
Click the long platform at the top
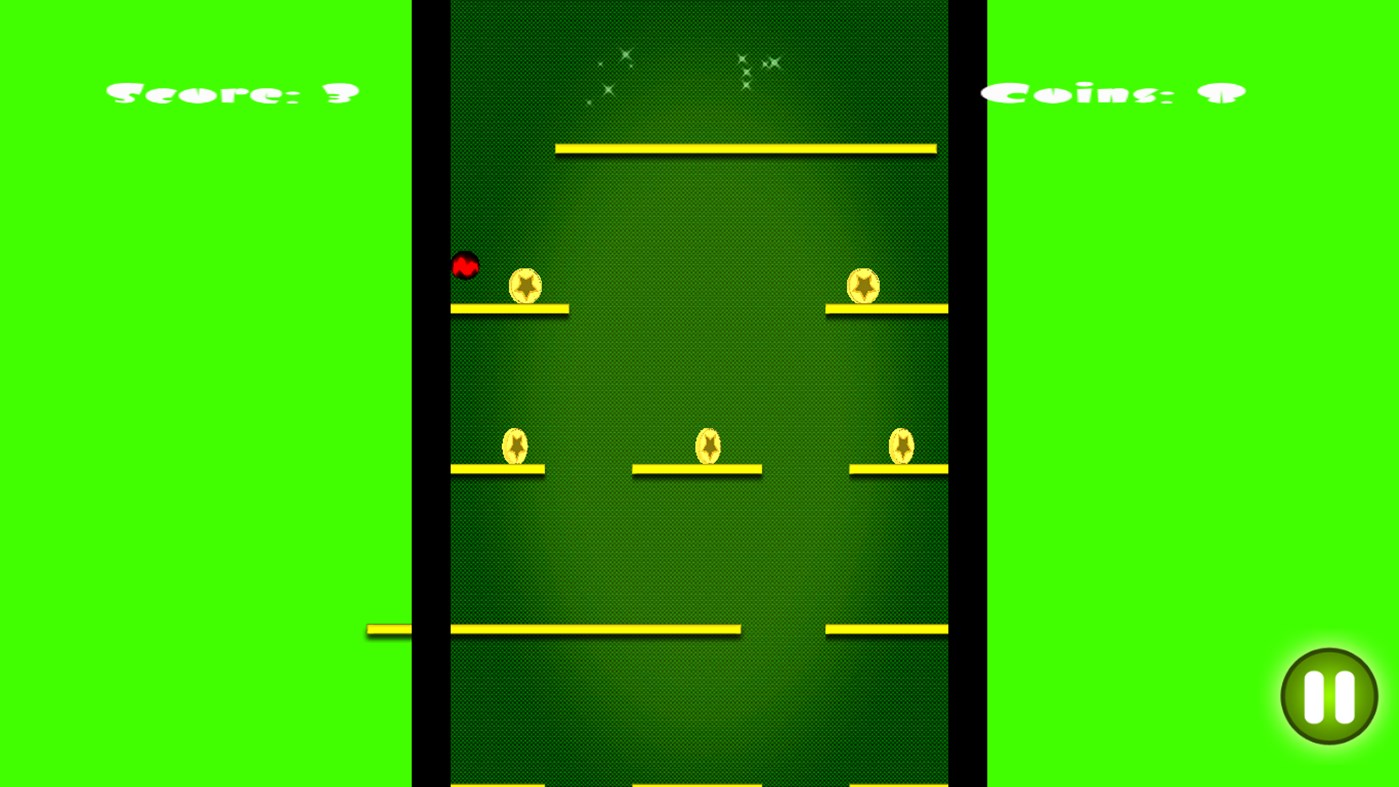(745, 148)
